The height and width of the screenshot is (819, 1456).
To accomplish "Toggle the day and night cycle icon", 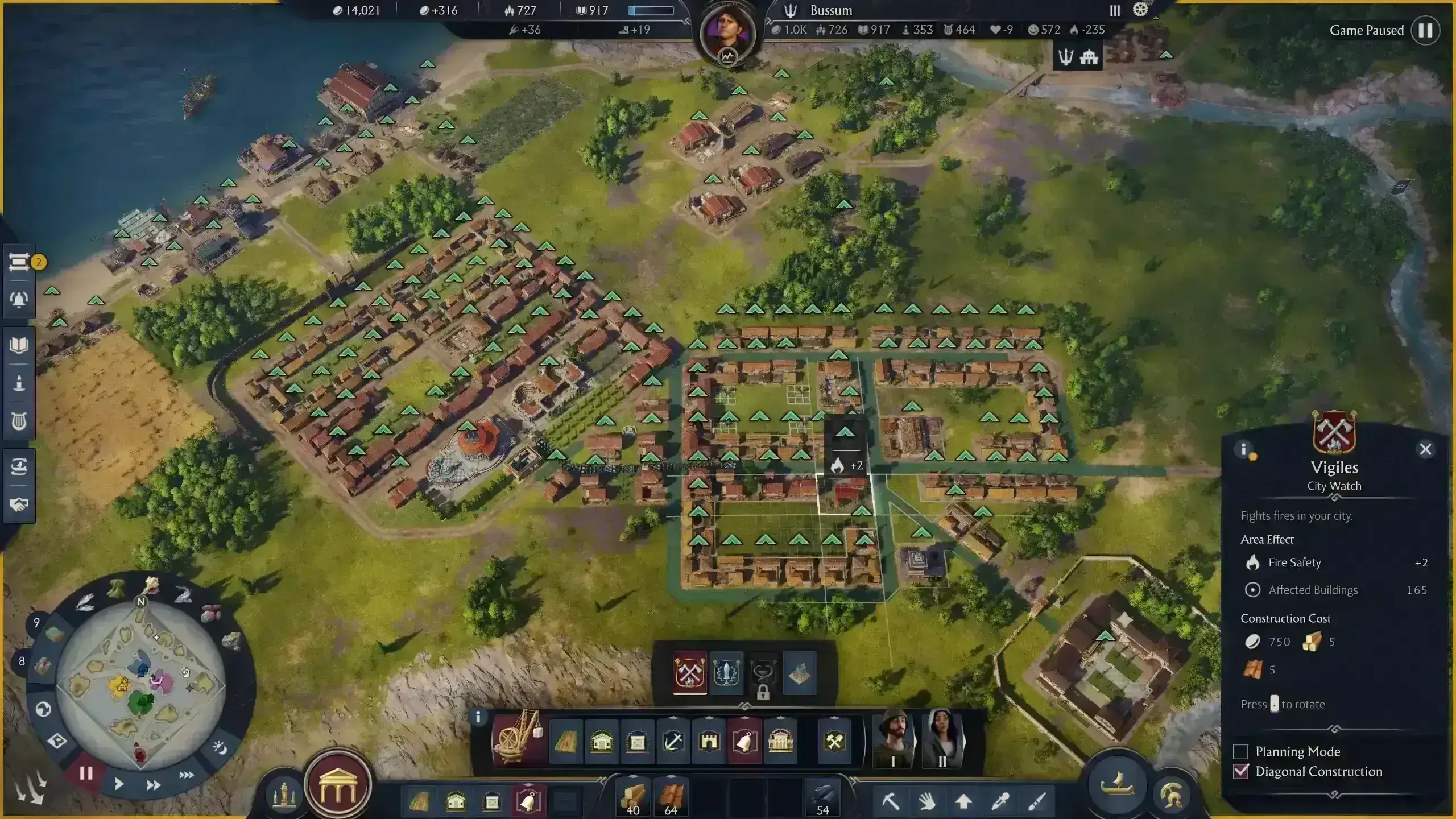I will point(220,748).
